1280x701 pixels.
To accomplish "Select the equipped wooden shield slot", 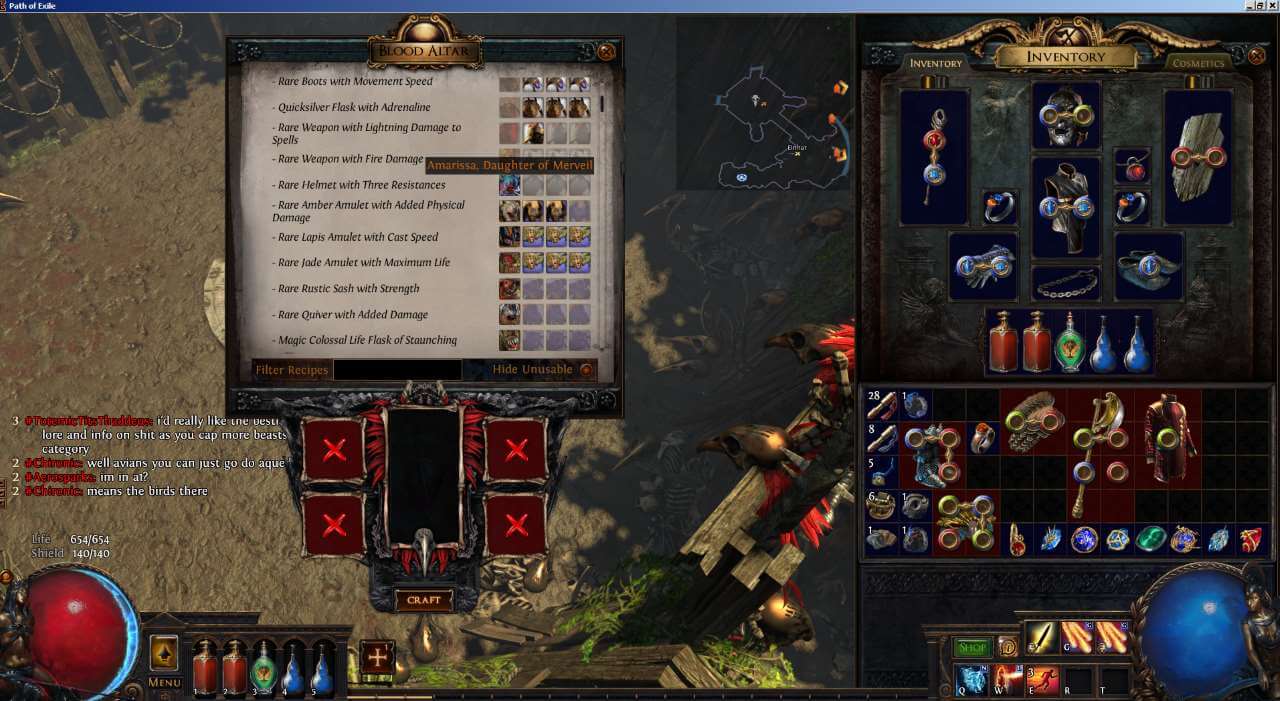I will [1198, 157].
